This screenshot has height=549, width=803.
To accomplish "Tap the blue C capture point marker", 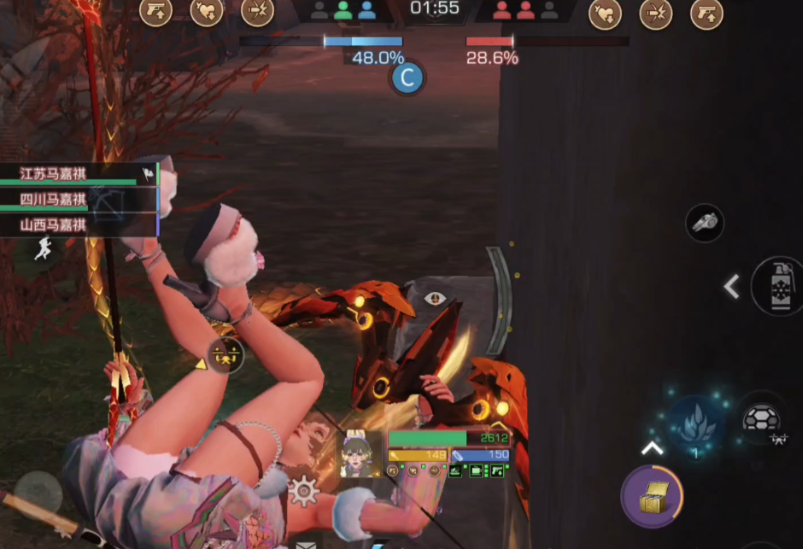I will 407,78.
